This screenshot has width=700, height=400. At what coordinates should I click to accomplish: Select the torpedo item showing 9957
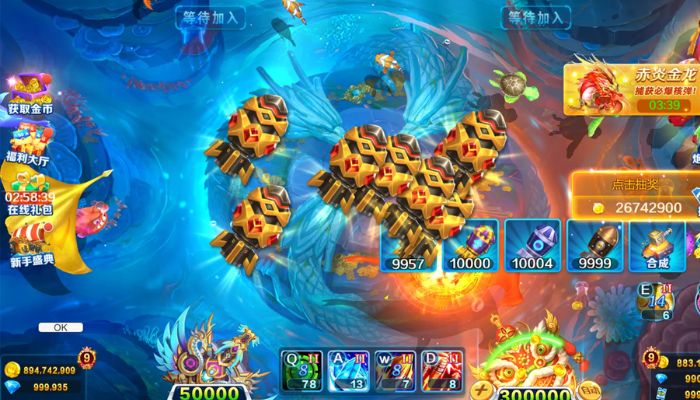click(408, 245)
